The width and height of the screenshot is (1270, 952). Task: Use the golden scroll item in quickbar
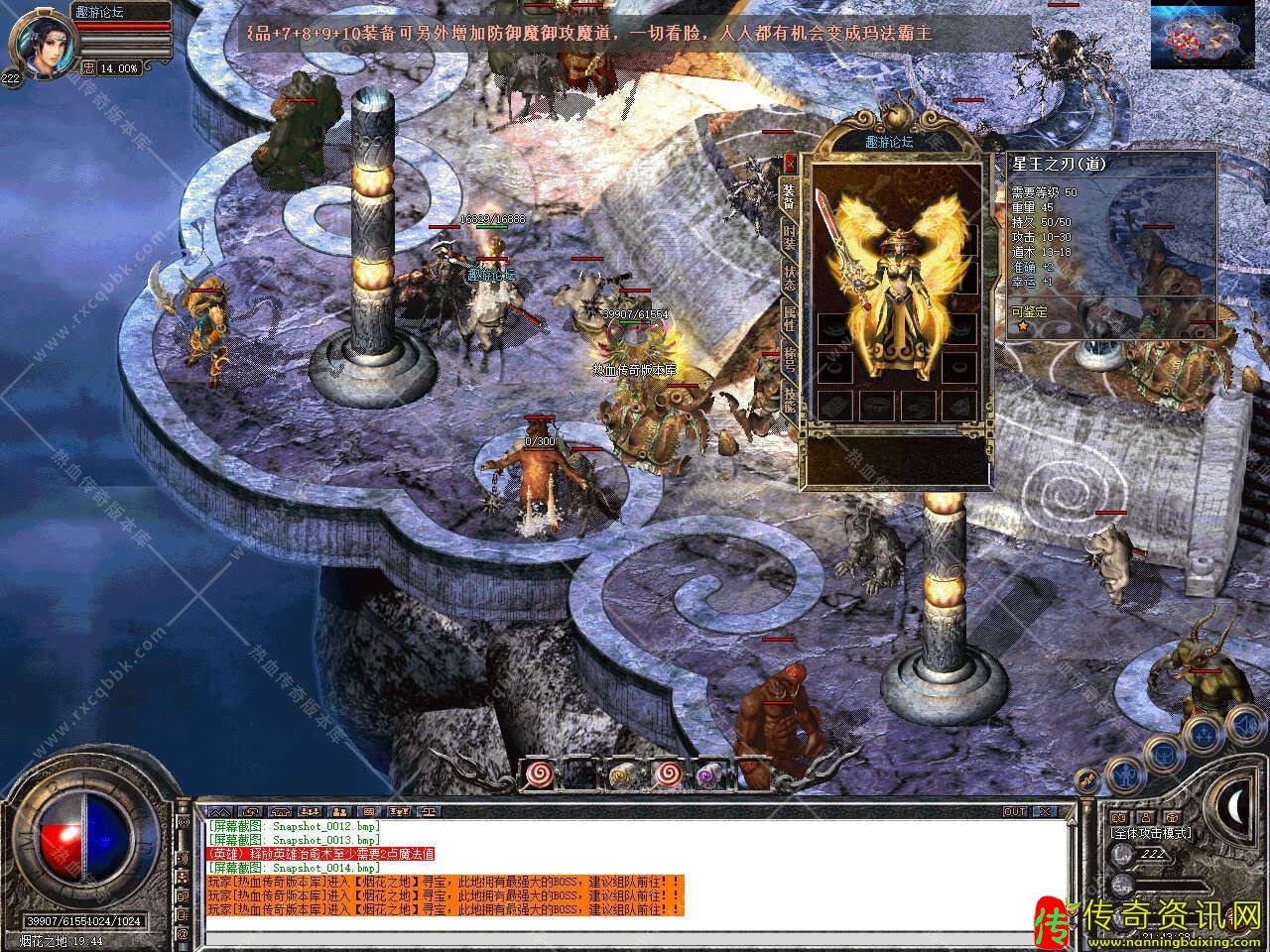click(x=622, y=774)
